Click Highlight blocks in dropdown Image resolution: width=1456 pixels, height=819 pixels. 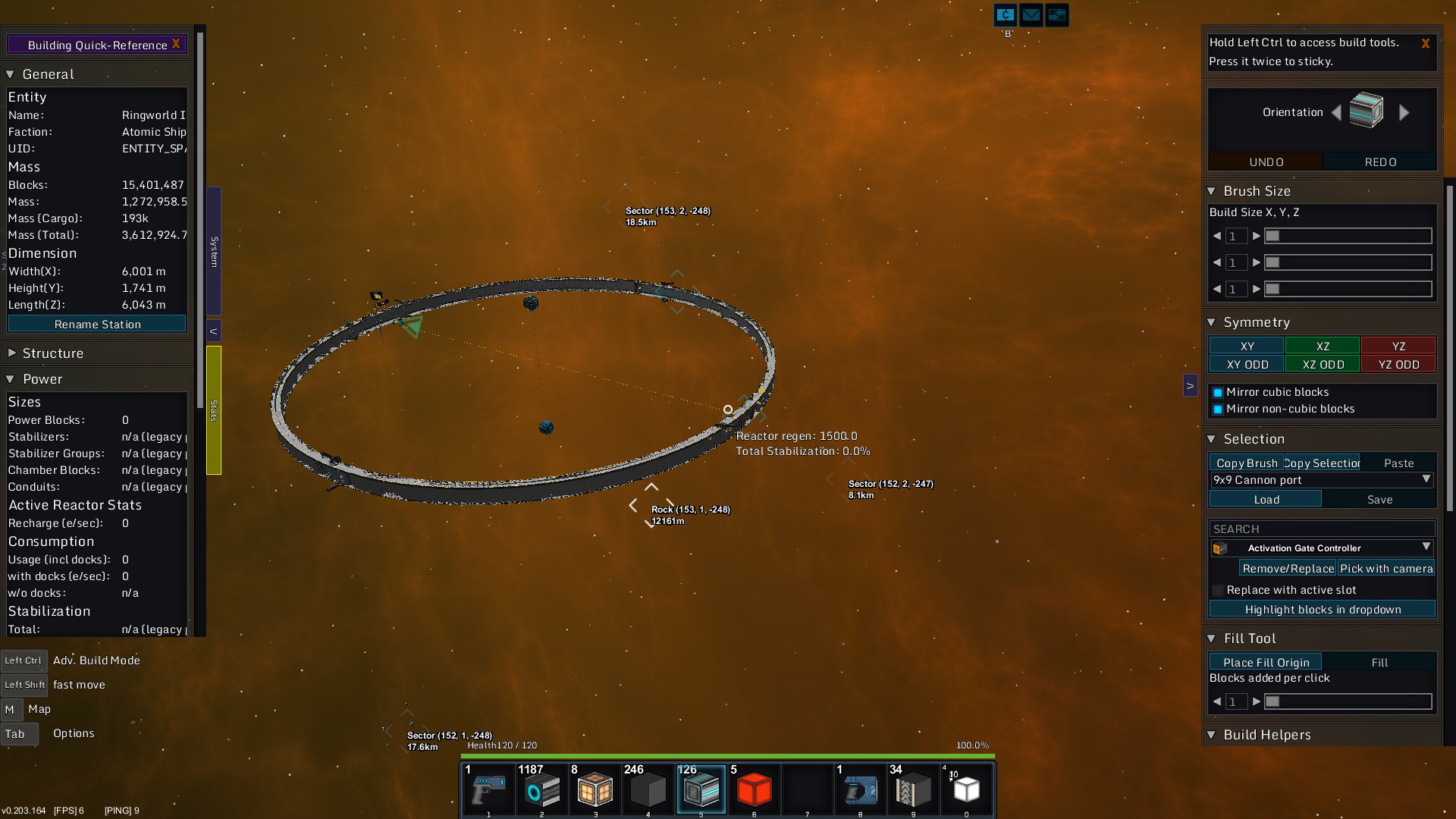[x=1322, y=610]
